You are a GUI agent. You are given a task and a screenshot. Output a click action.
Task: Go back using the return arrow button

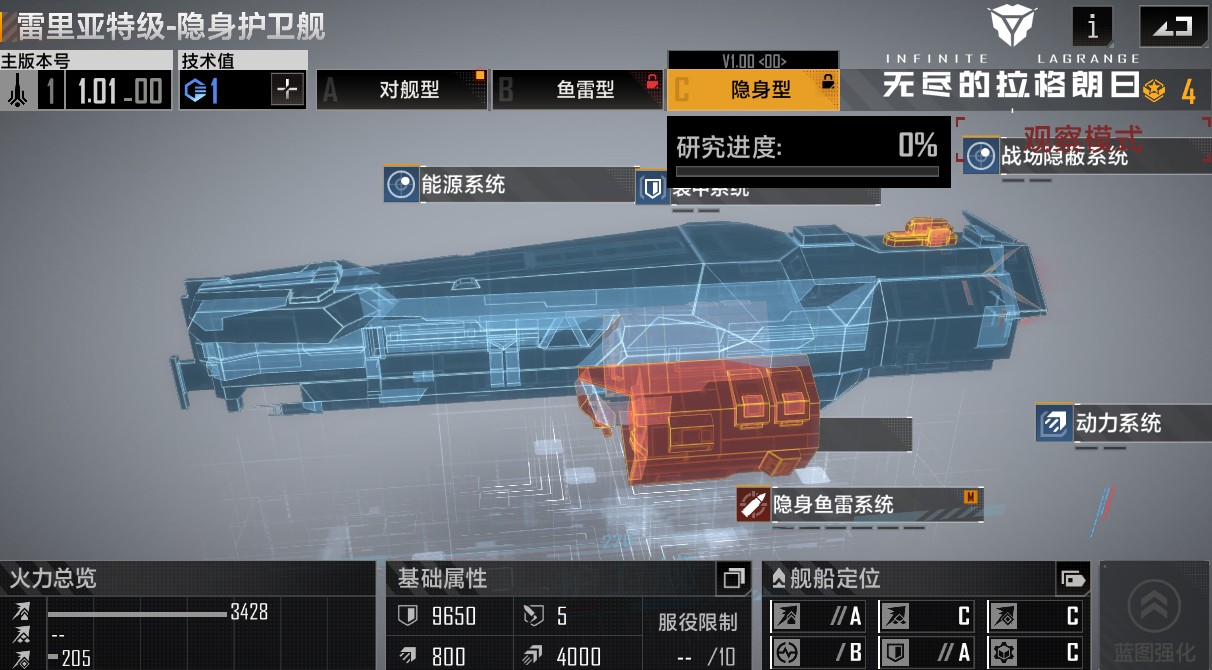1172,27
